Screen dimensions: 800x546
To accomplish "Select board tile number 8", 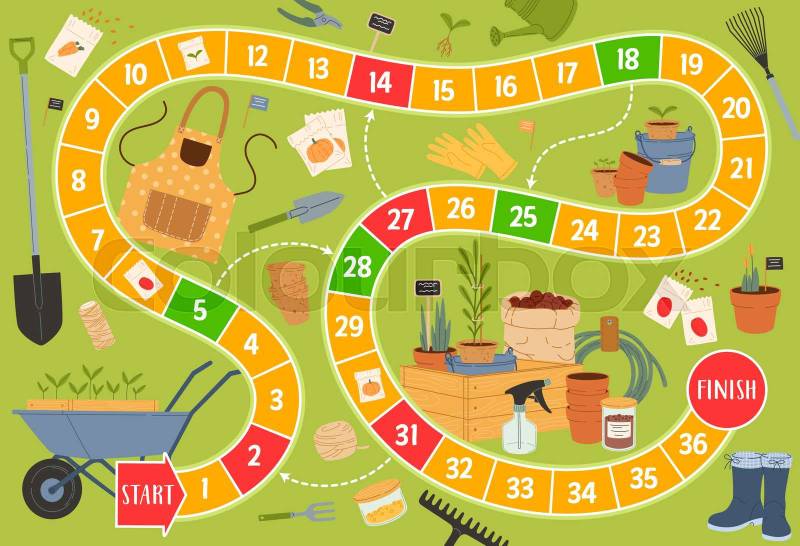I will pyautogui.click(x=78, y=182).
